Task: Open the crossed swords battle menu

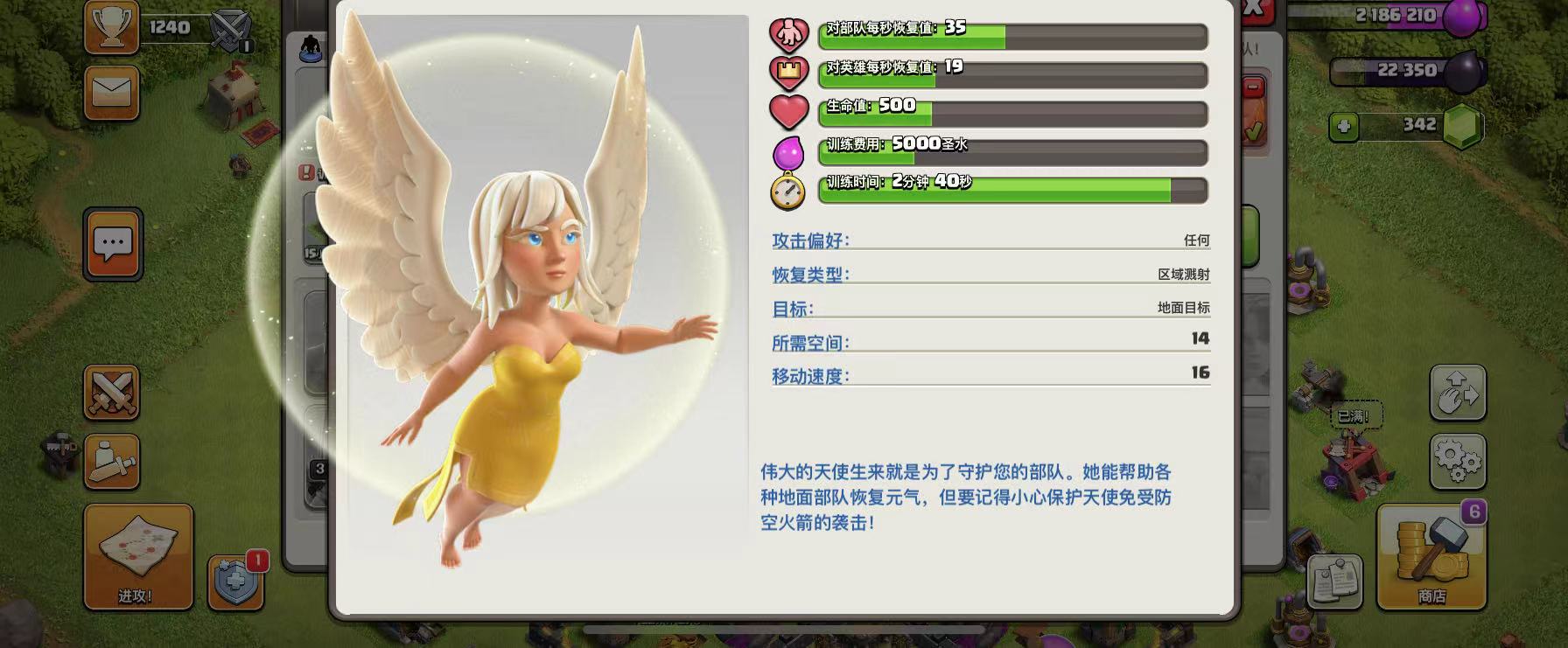Action: [112, 393]
